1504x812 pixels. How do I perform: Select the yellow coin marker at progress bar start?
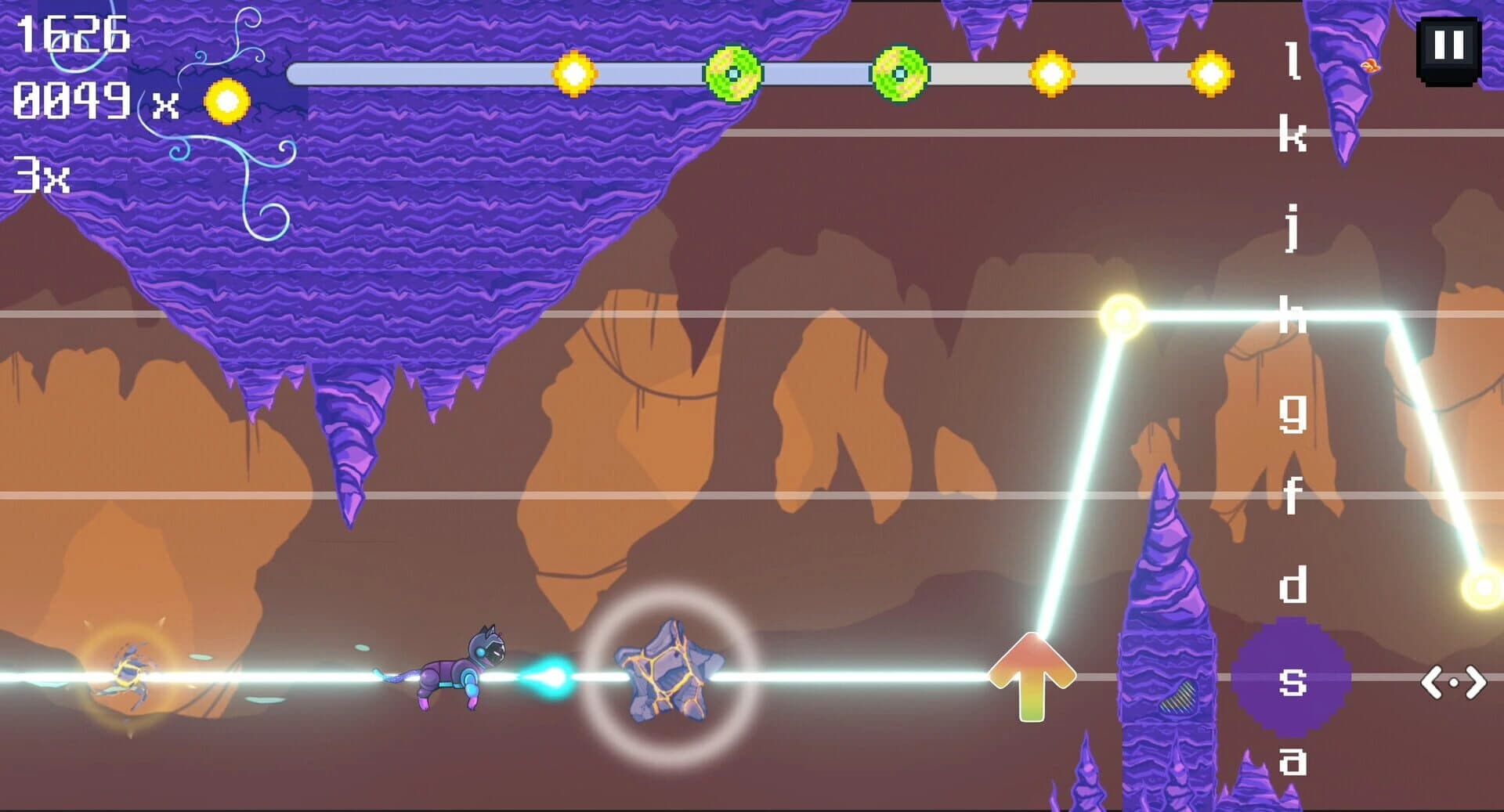click(x=574, y=74)
